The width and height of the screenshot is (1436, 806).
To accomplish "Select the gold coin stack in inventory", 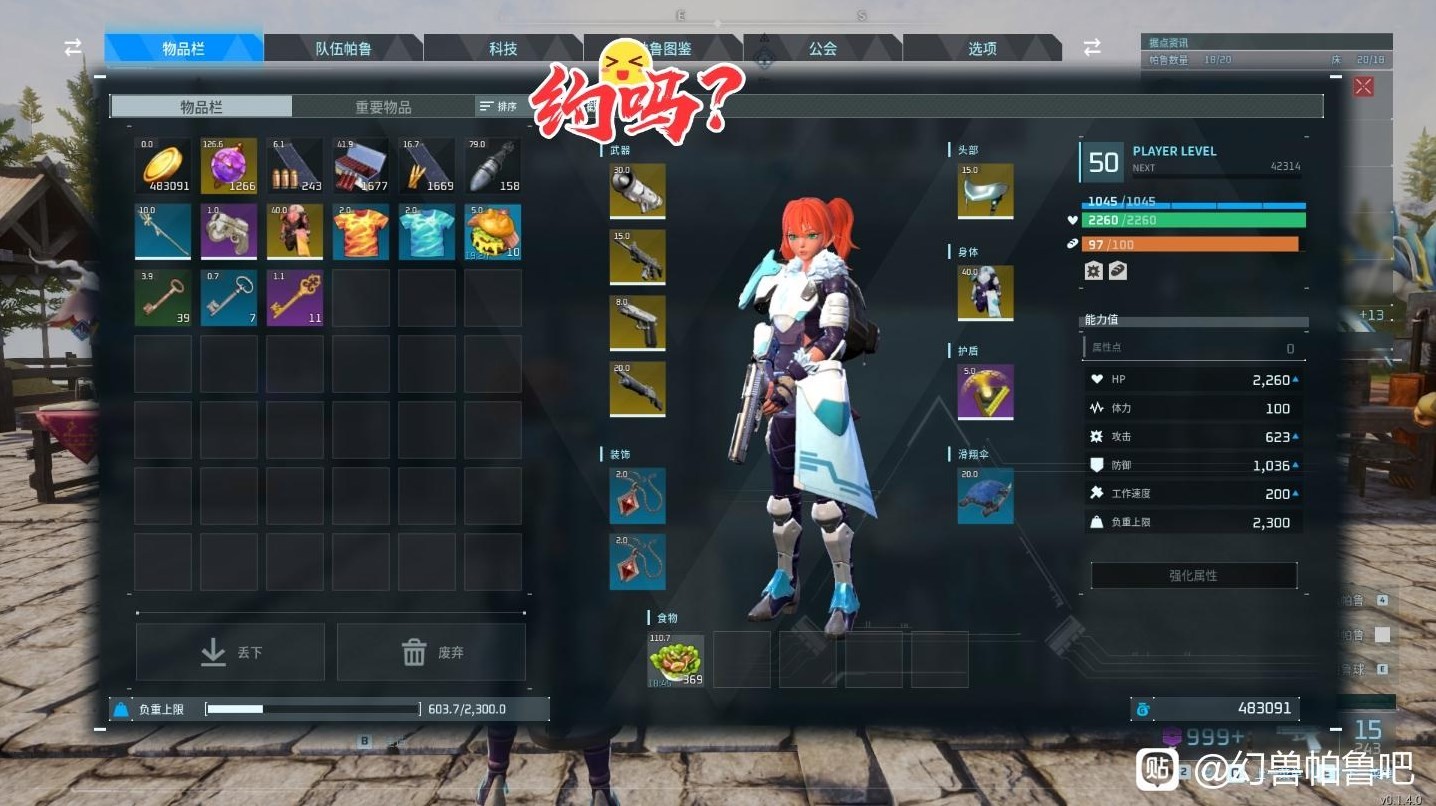I will (x=162, y=165).
